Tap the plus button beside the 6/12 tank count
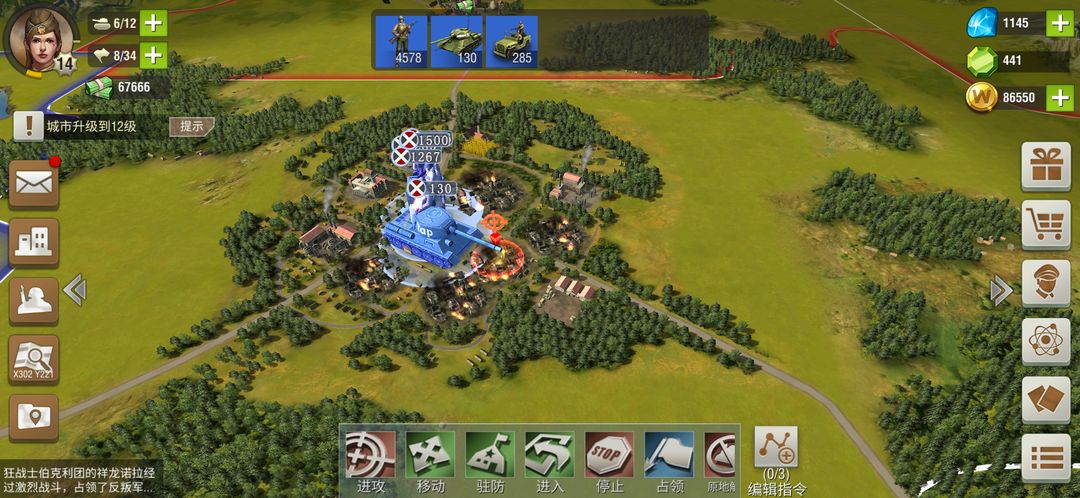Screen dimensions: 1080x498 tap(154, 23)
